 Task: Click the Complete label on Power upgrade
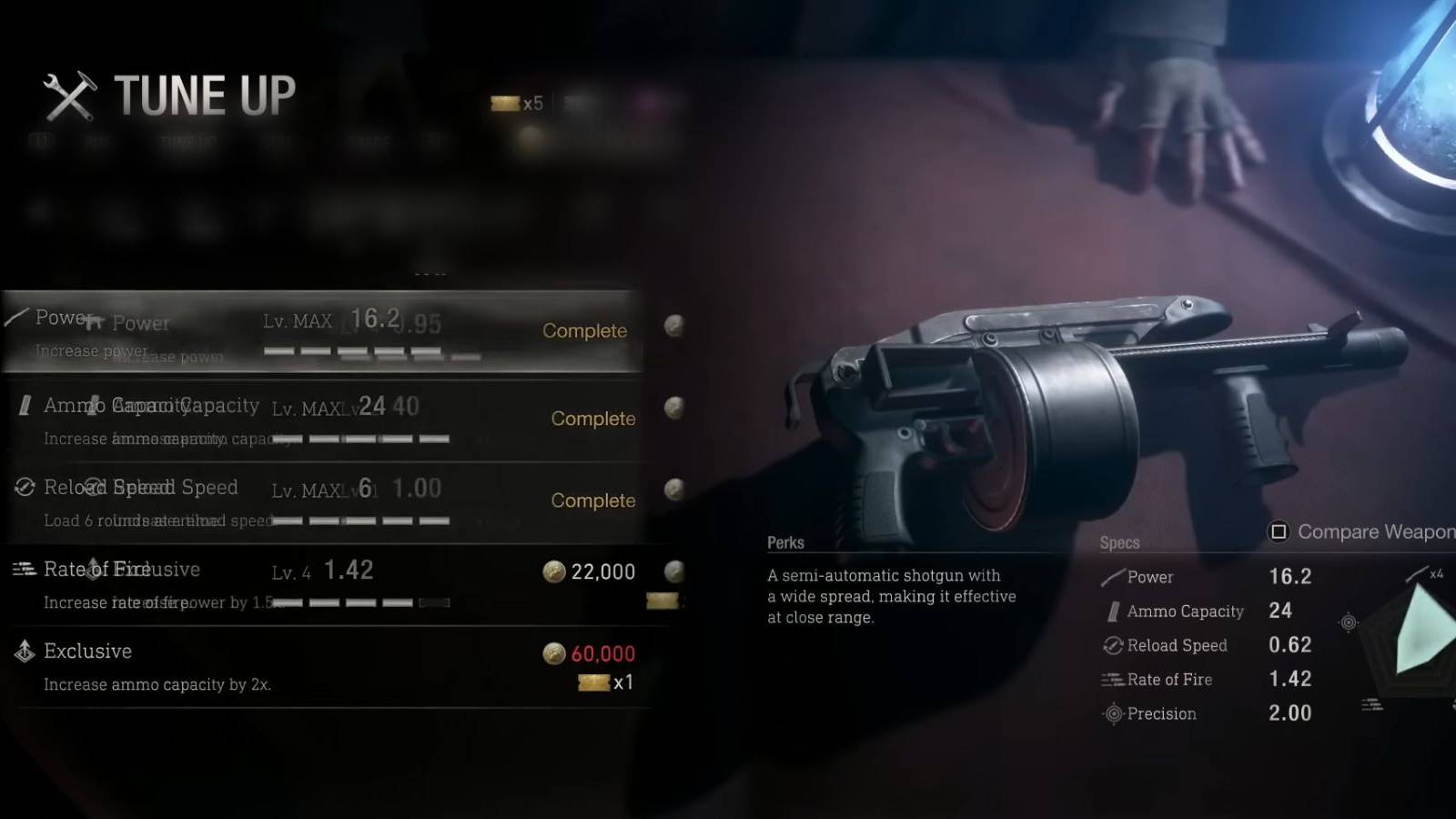pyautogui.click(x=585, y=331)
